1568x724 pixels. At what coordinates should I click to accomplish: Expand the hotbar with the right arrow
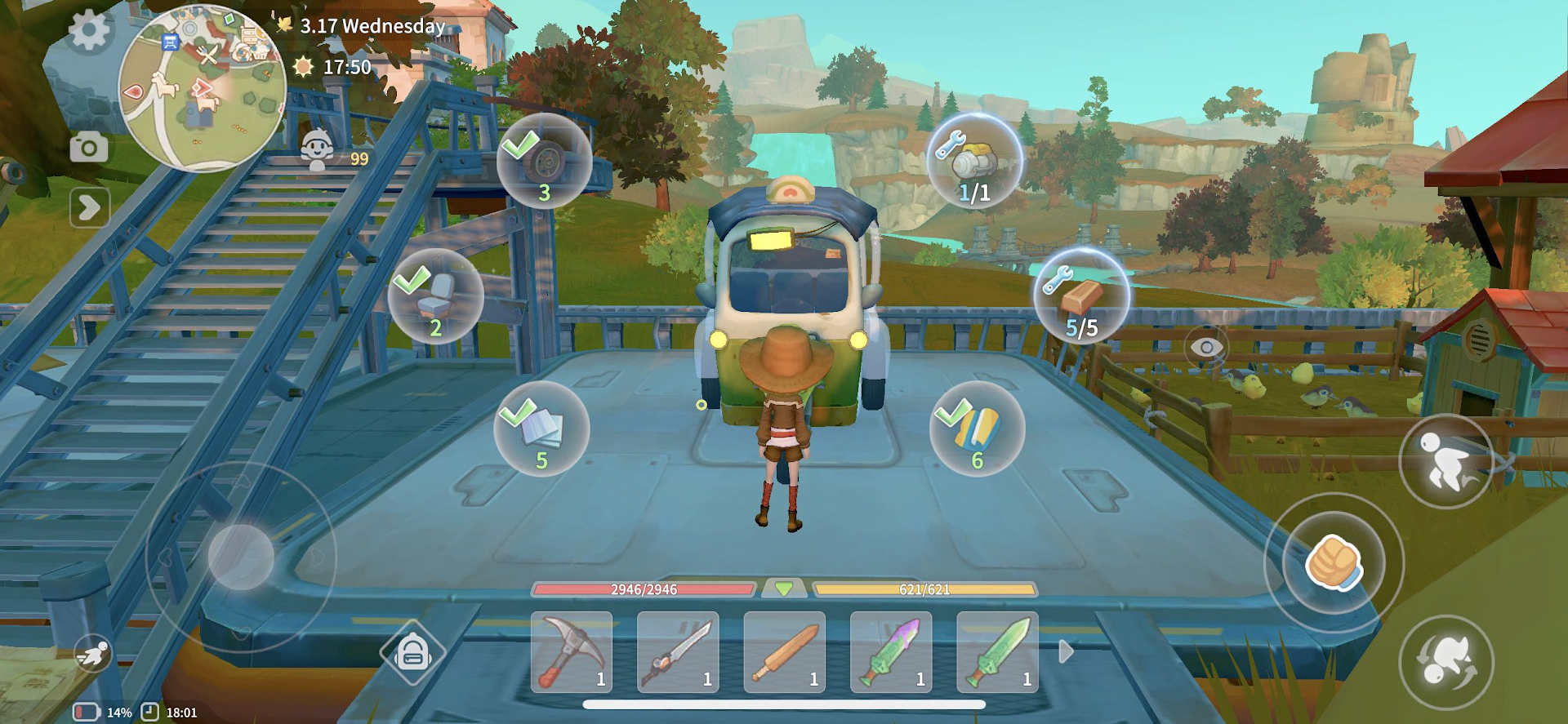[x=1066, y=651]
